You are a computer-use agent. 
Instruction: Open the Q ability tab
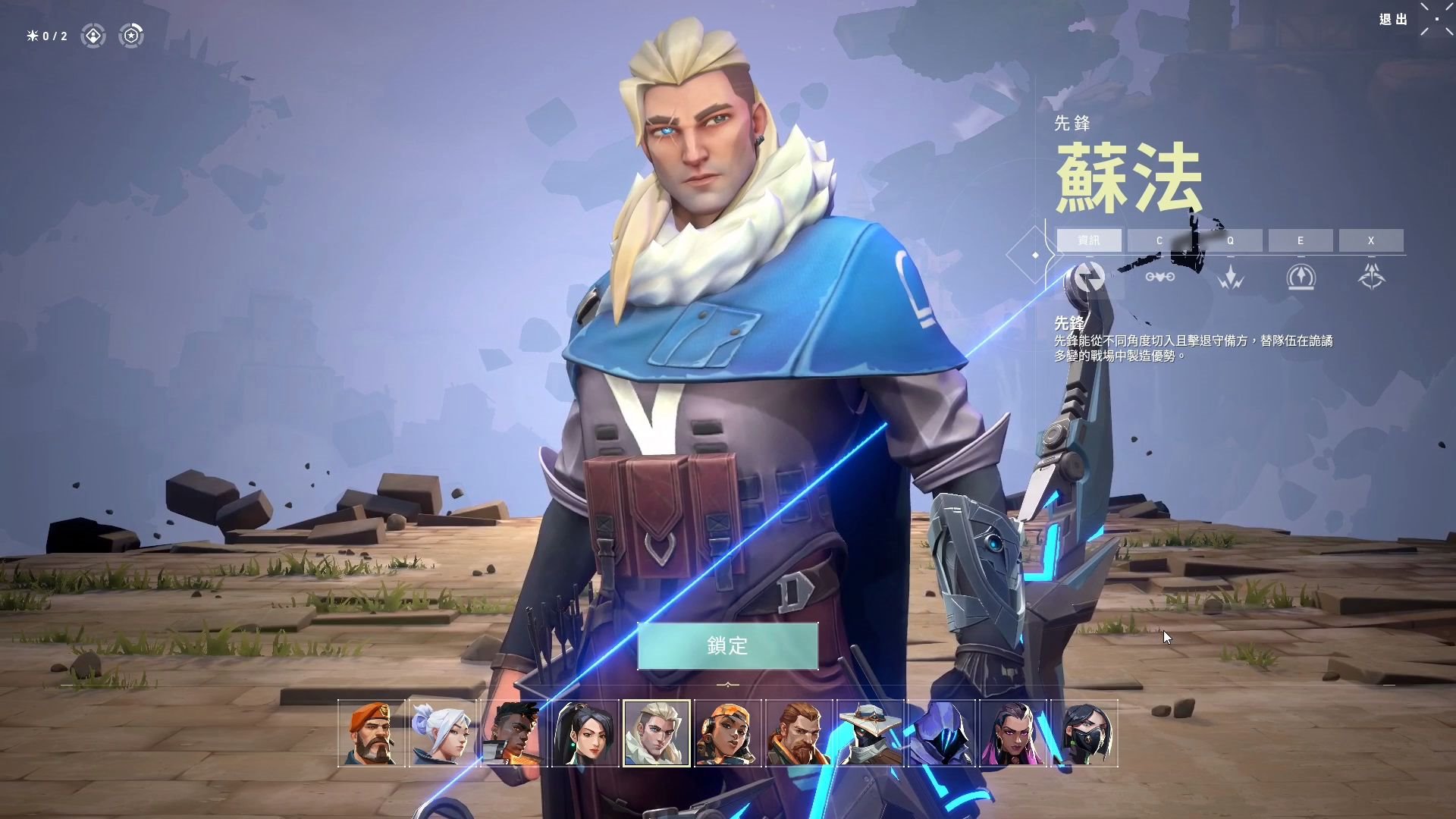[1230, 240]
